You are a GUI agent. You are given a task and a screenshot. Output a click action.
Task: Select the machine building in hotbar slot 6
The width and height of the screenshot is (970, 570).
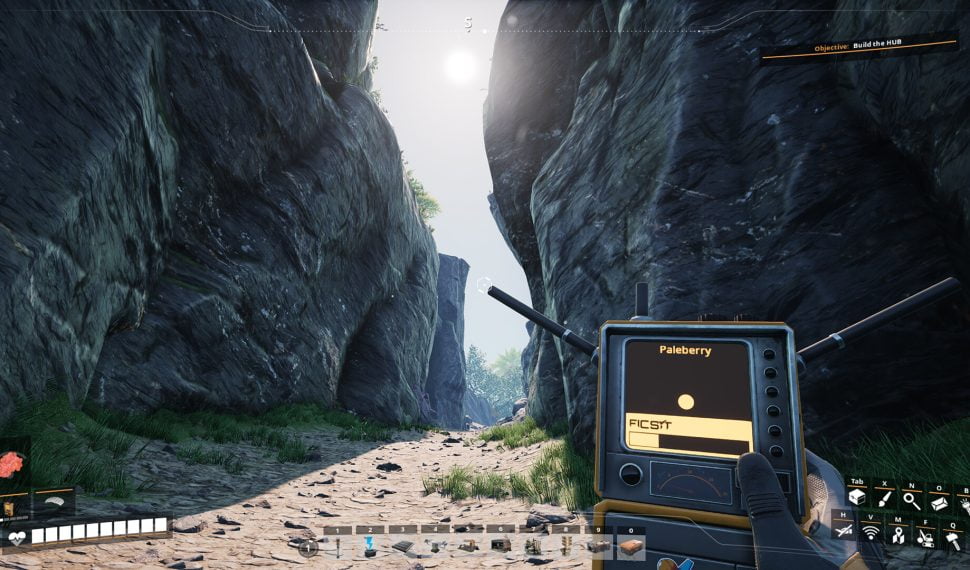[x=500, y=546]
